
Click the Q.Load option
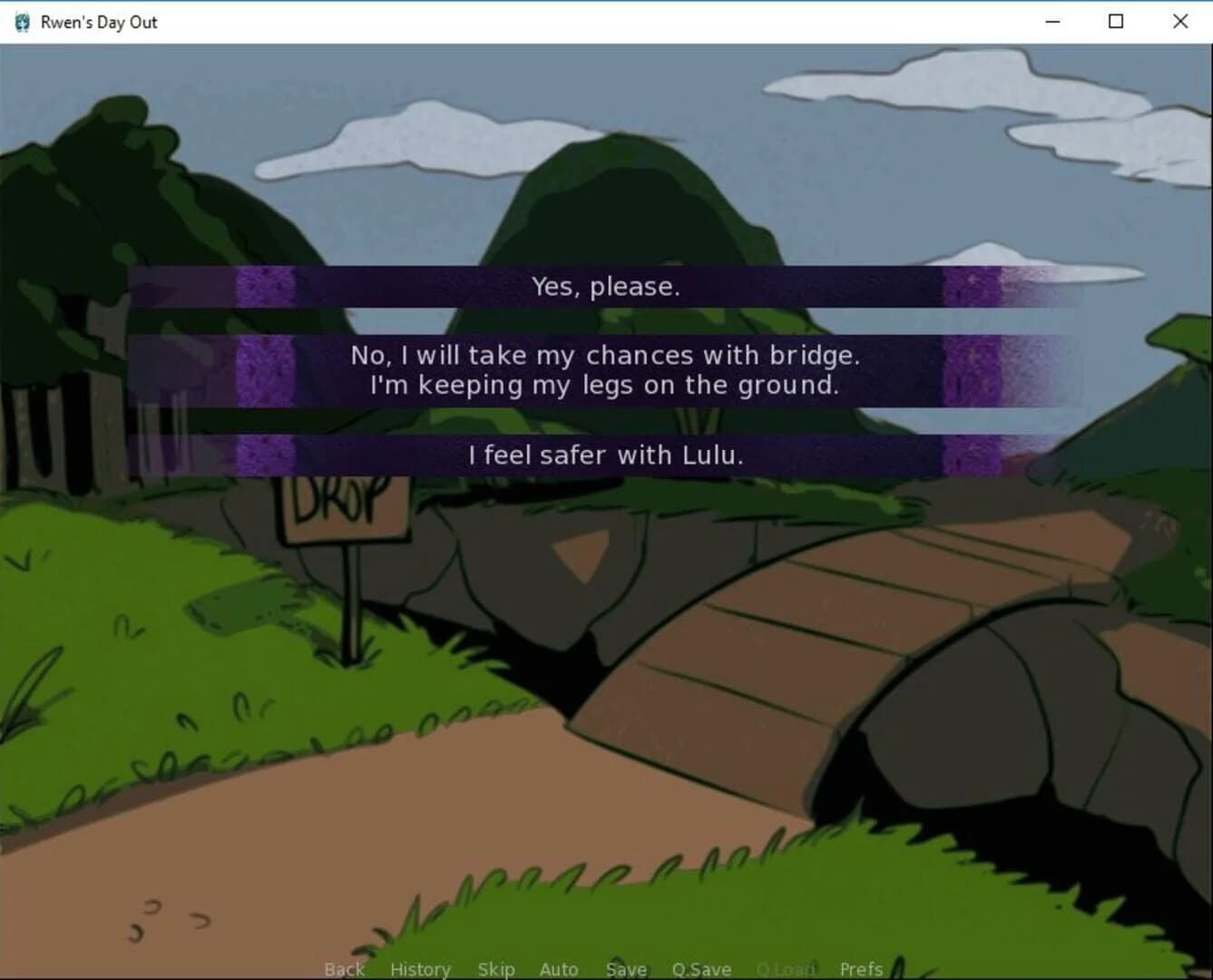[x=784, y=968]
